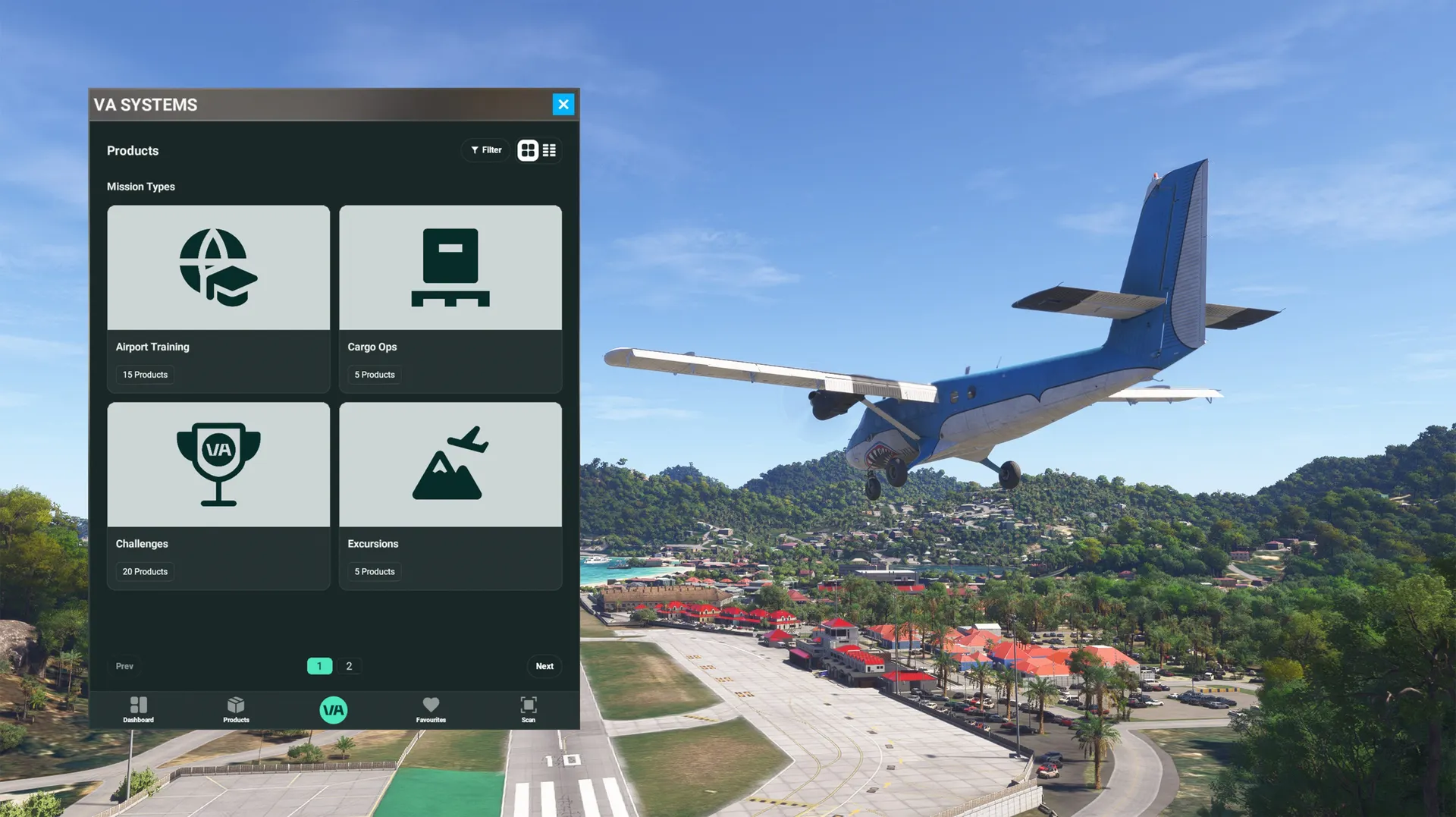
Task: Show the Favourites tab
Action: [x=431, y=709]
